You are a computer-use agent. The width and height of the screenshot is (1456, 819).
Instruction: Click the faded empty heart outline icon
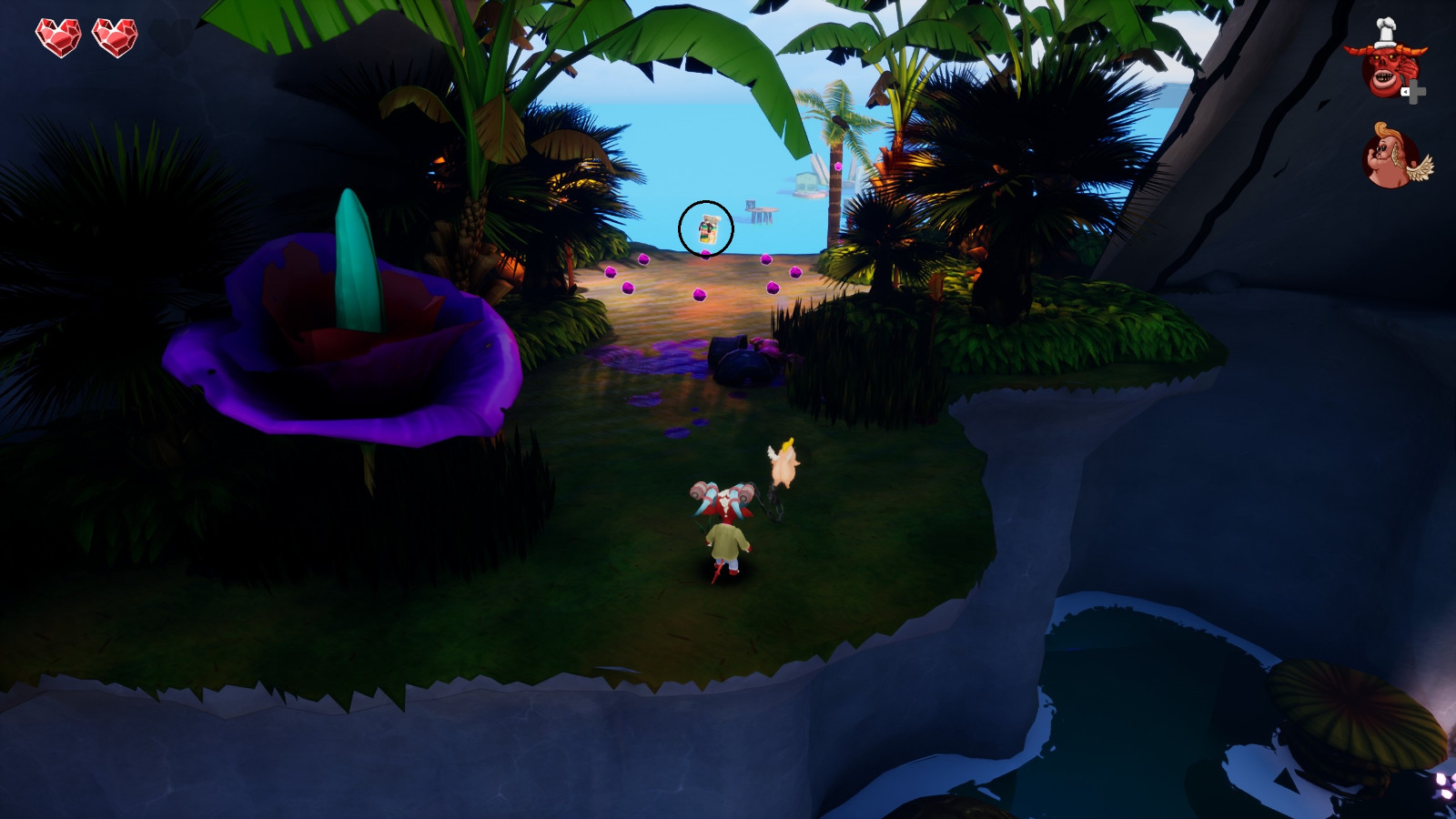pyautogui.click(x=170, y=38)
